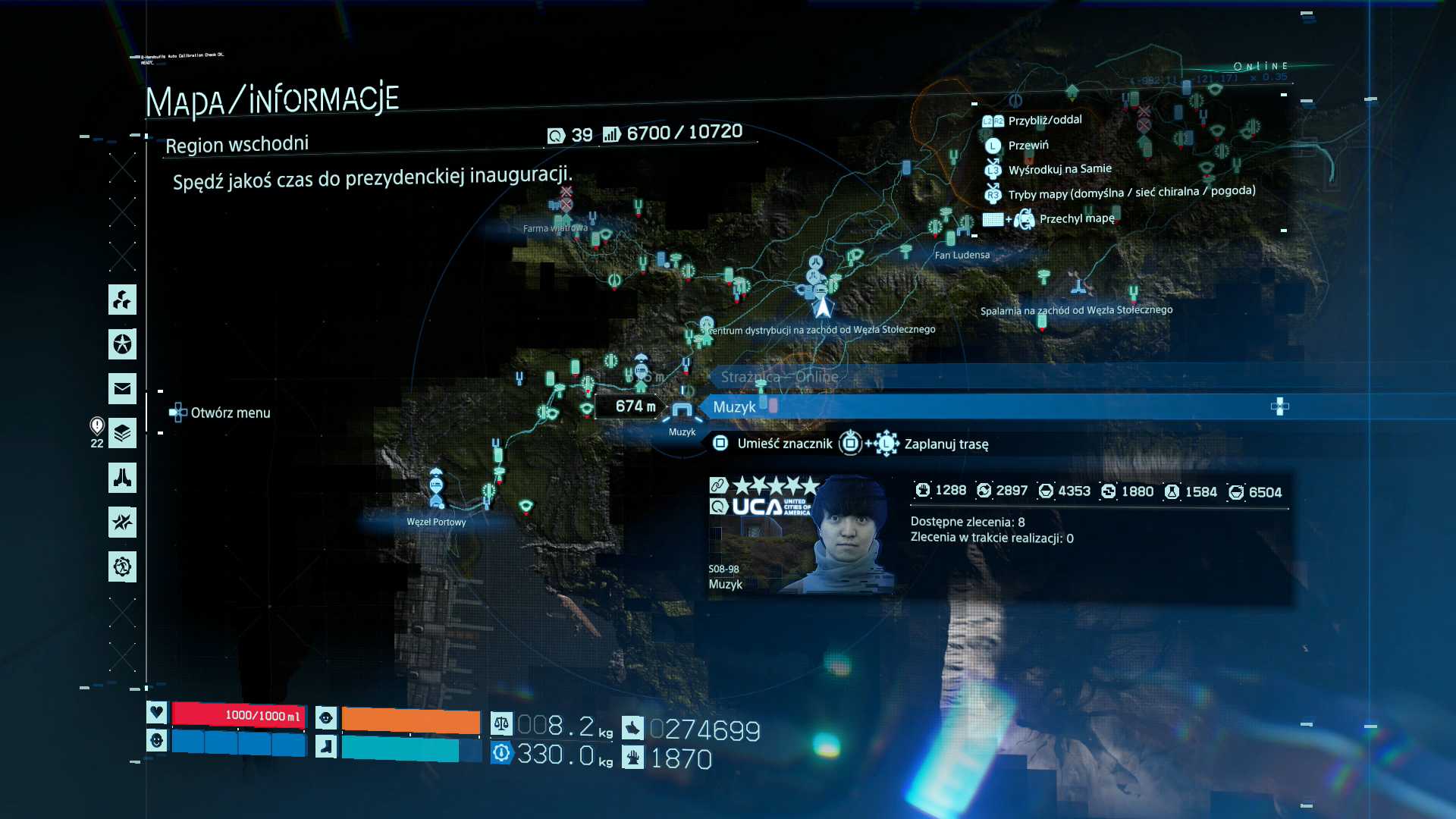This screenshot has height=819, width=1456.
Task: Open the Muzyk portrait info card
Action: (800, 533)
